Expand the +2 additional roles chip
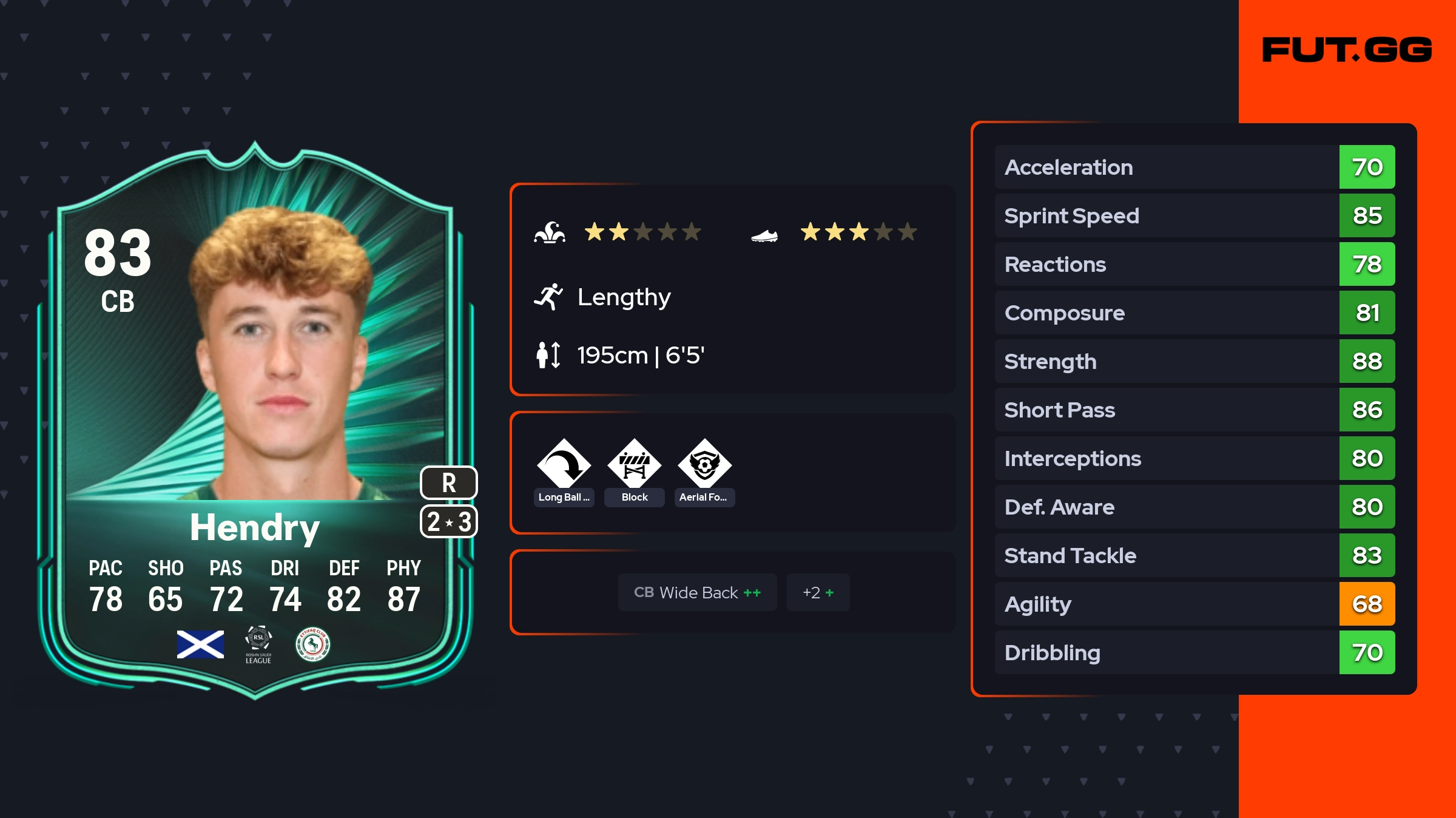This screenshot has height=818, width=1456. point(818,592)
